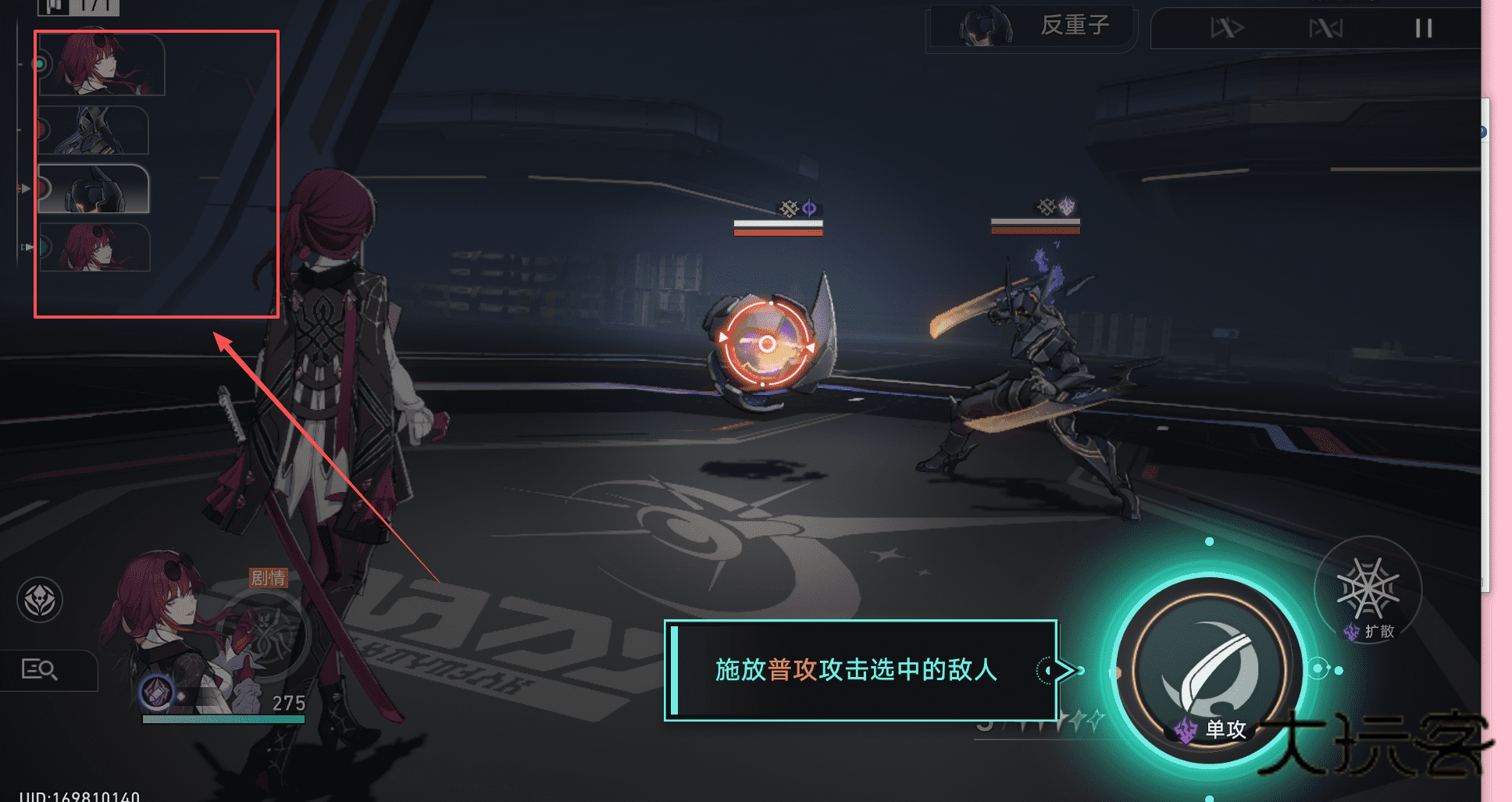
Task: Select the 扩散 spider web skill
Action: (x=1368, y=590)
